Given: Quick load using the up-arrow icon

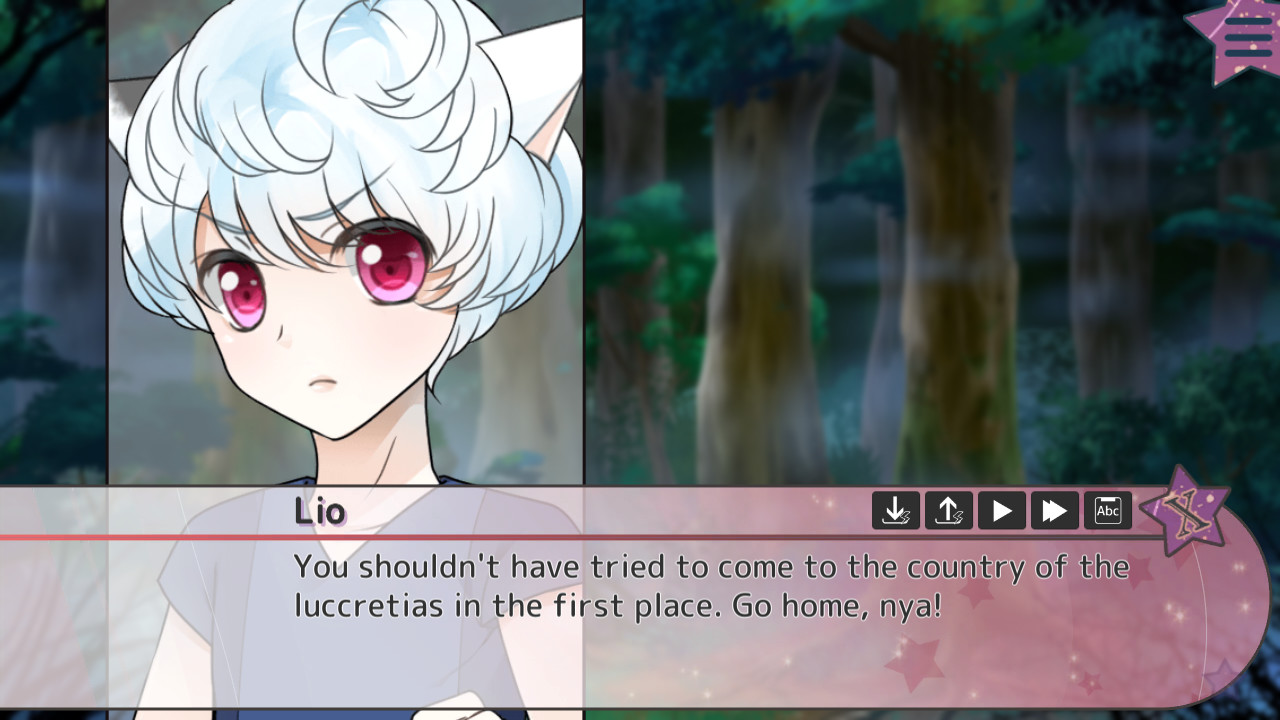Looking at the screenshot, I should point(948,510).
